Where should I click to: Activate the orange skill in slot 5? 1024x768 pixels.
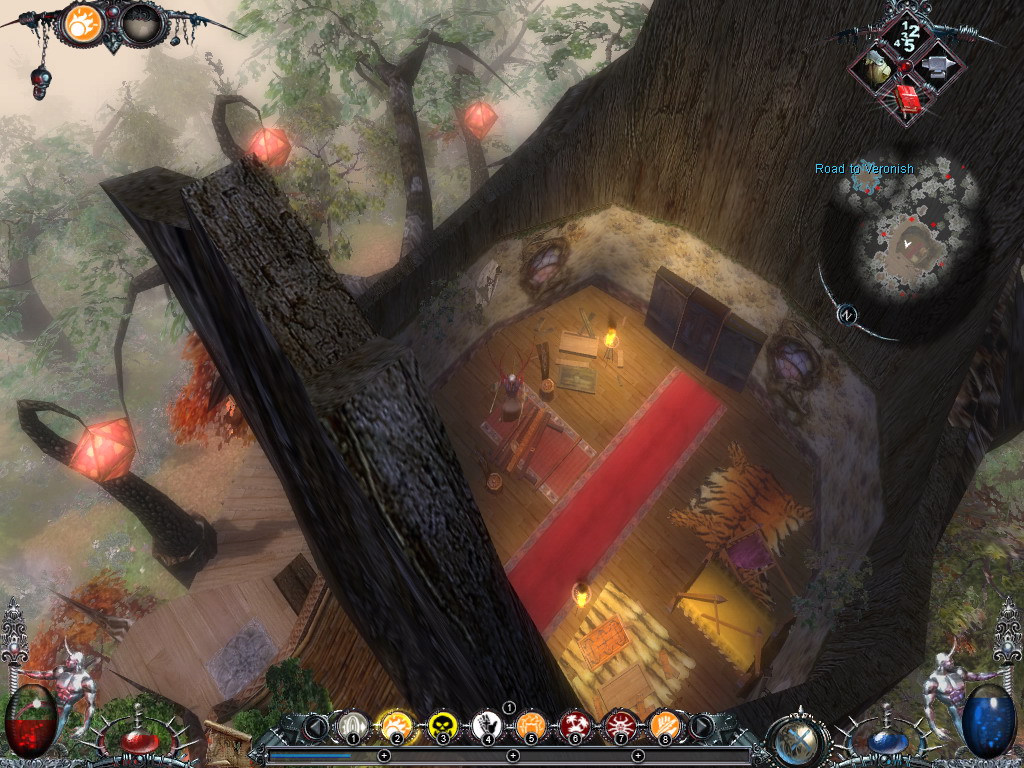pyautogui.click(x=531, y=725)
